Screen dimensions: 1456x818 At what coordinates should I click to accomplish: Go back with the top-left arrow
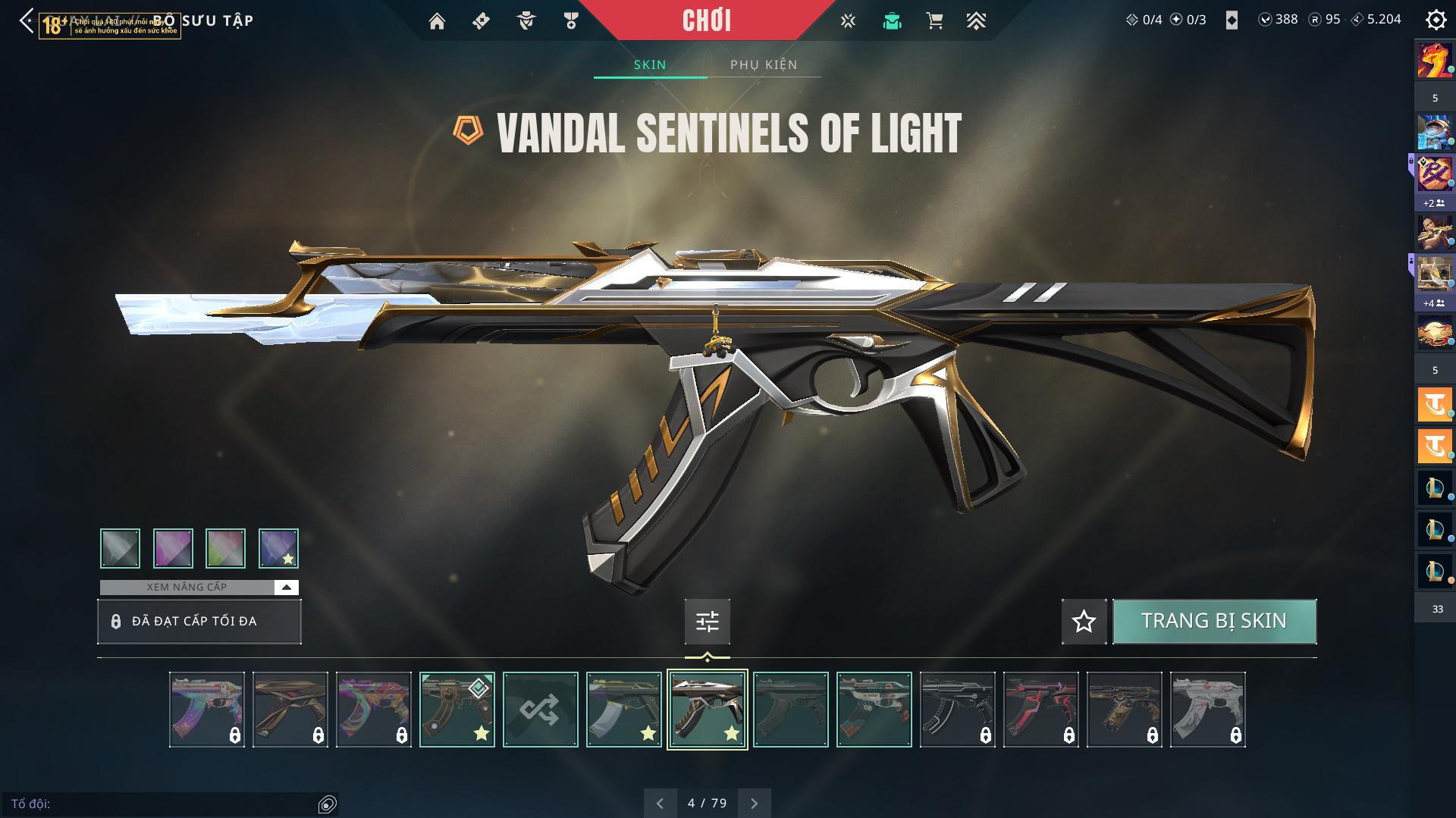27,20
